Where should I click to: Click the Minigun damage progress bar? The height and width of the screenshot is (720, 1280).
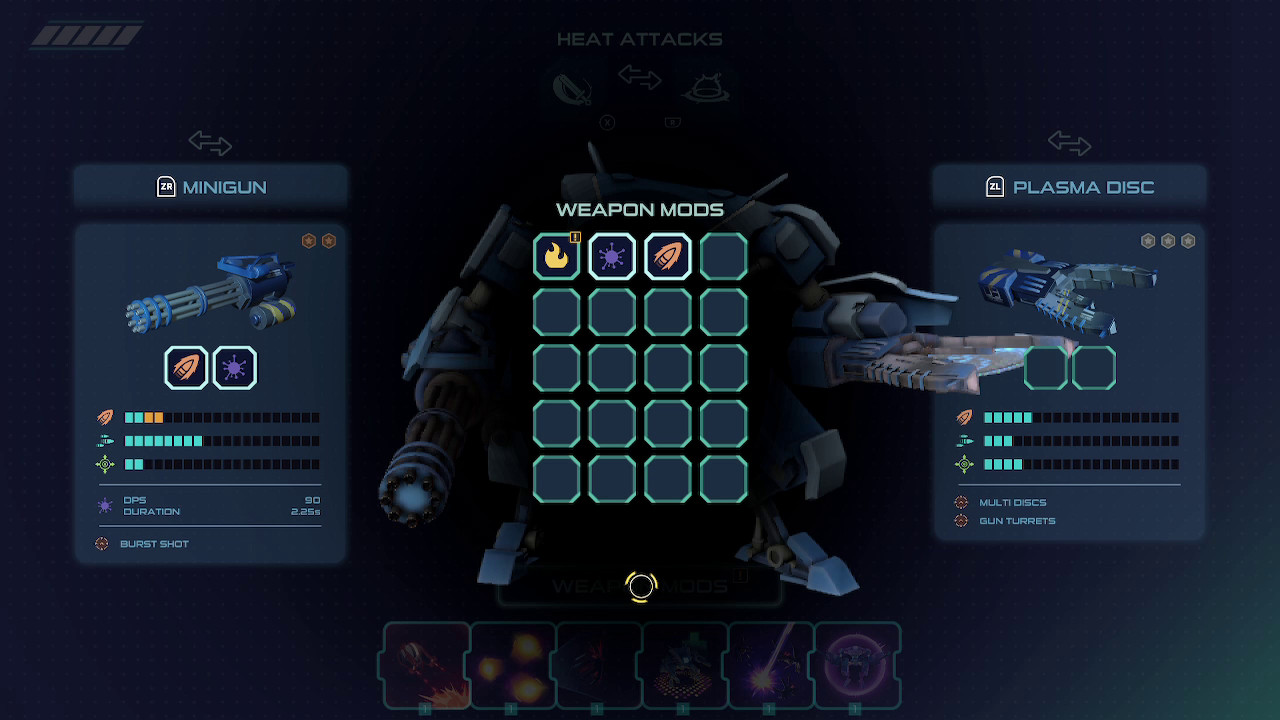[x=220, y=417]
